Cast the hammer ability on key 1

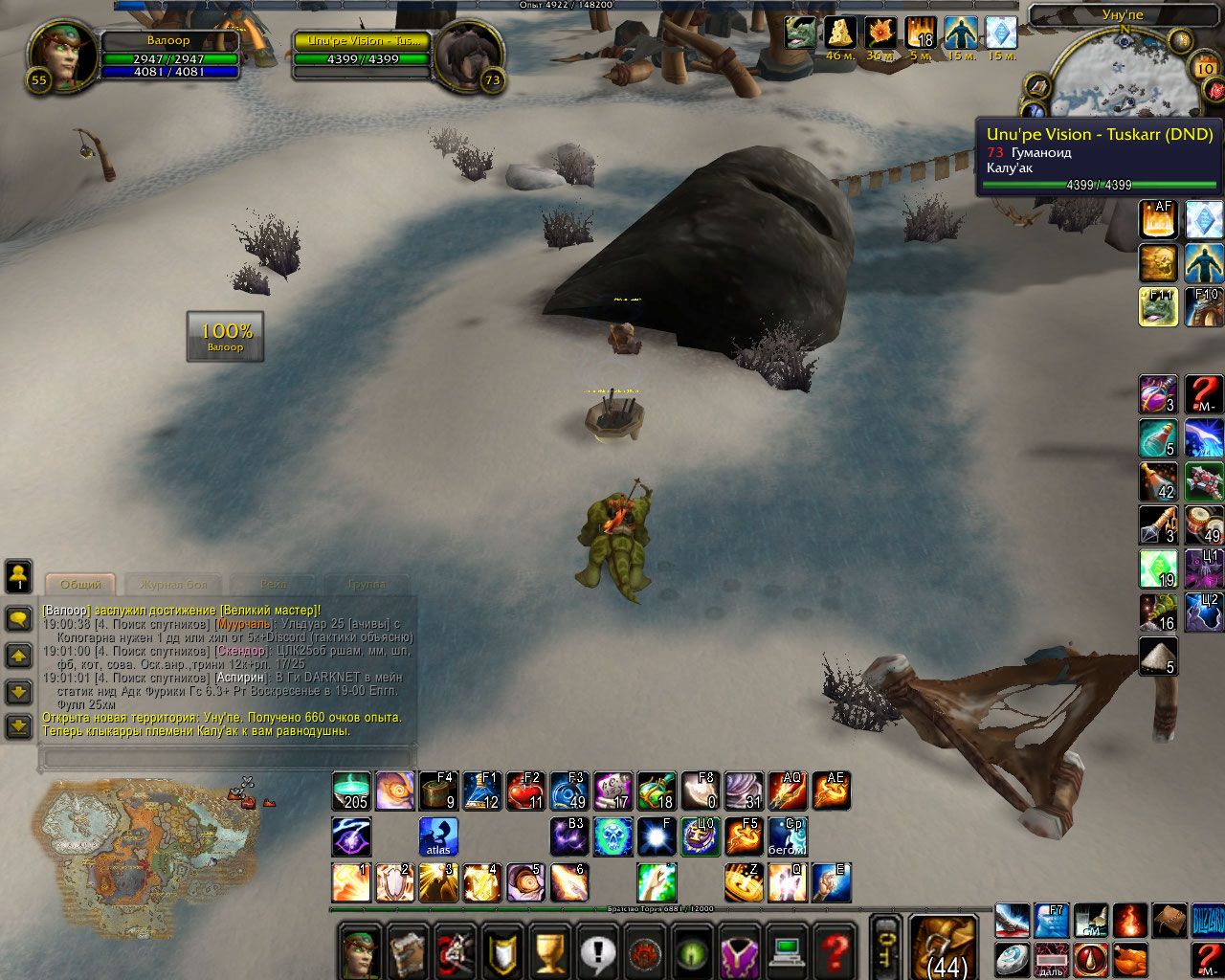click(351, 882)
